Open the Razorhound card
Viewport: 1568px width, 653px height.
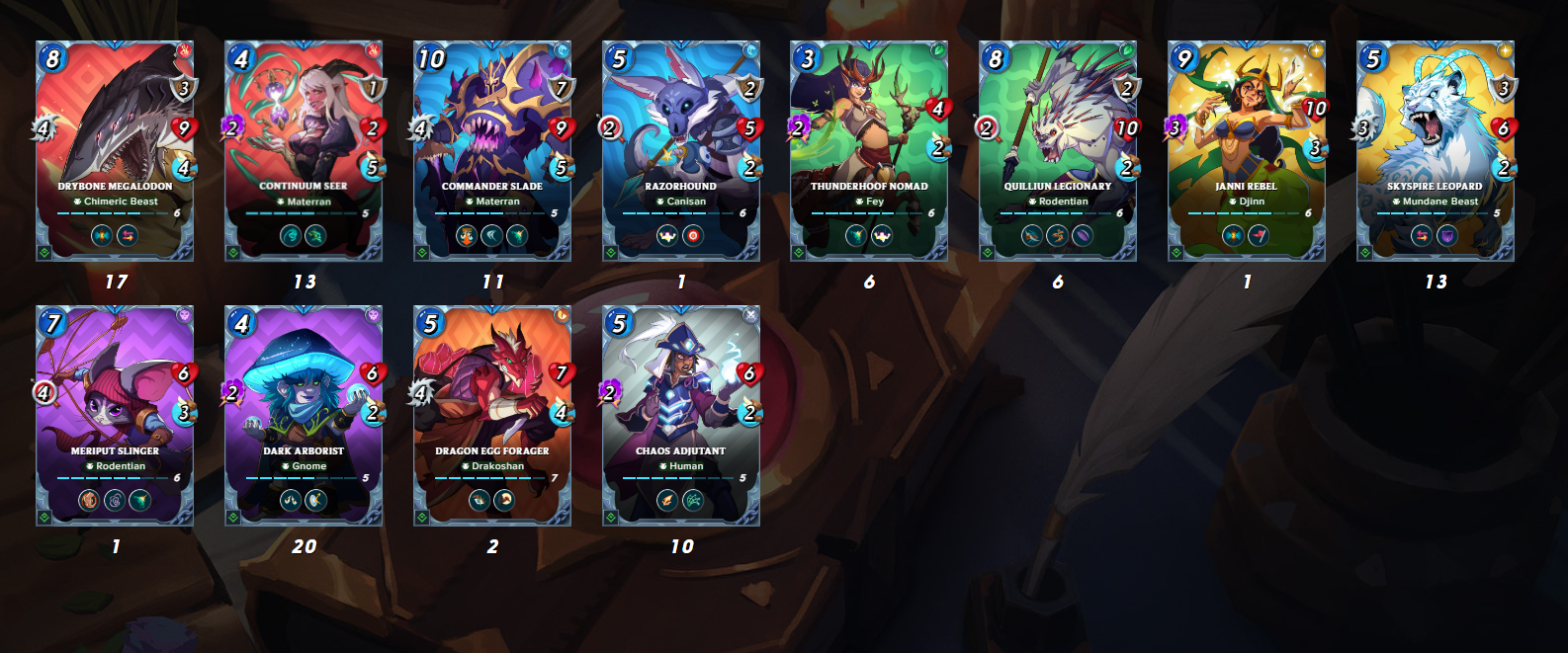[681, 150]
